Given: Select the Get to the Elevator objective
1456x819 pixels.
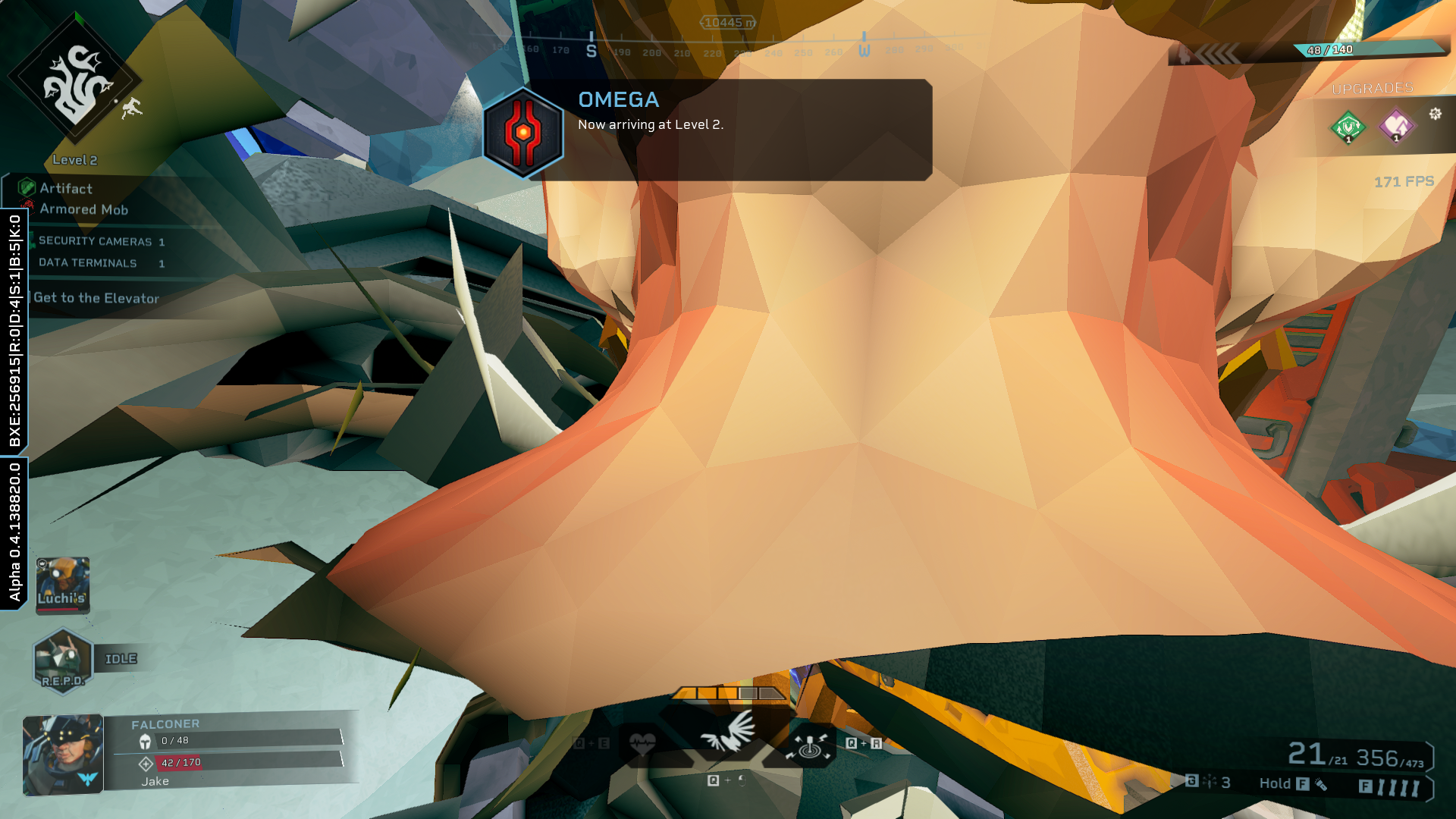Looking at the screenshot, I should tap(96, 298).
